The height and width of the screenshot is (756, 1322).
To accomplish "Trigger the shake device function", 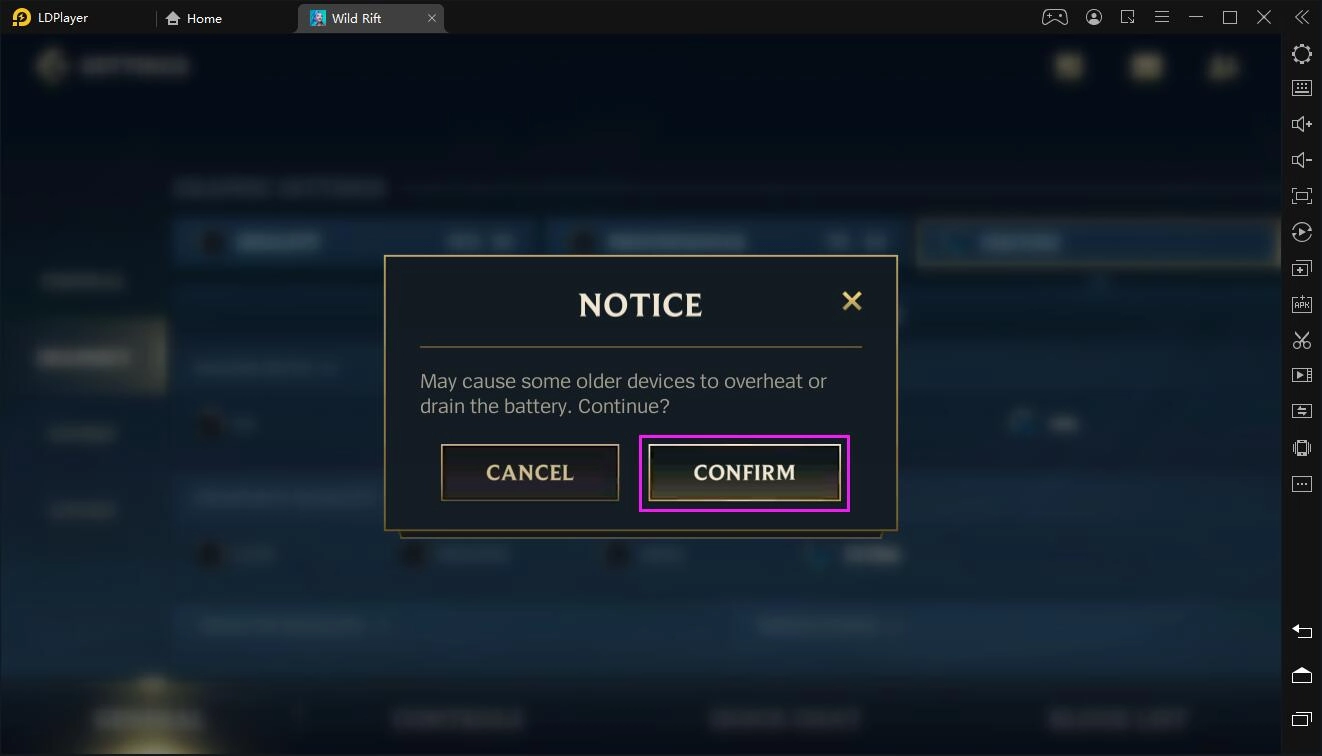I will (x=1301, y=447).
